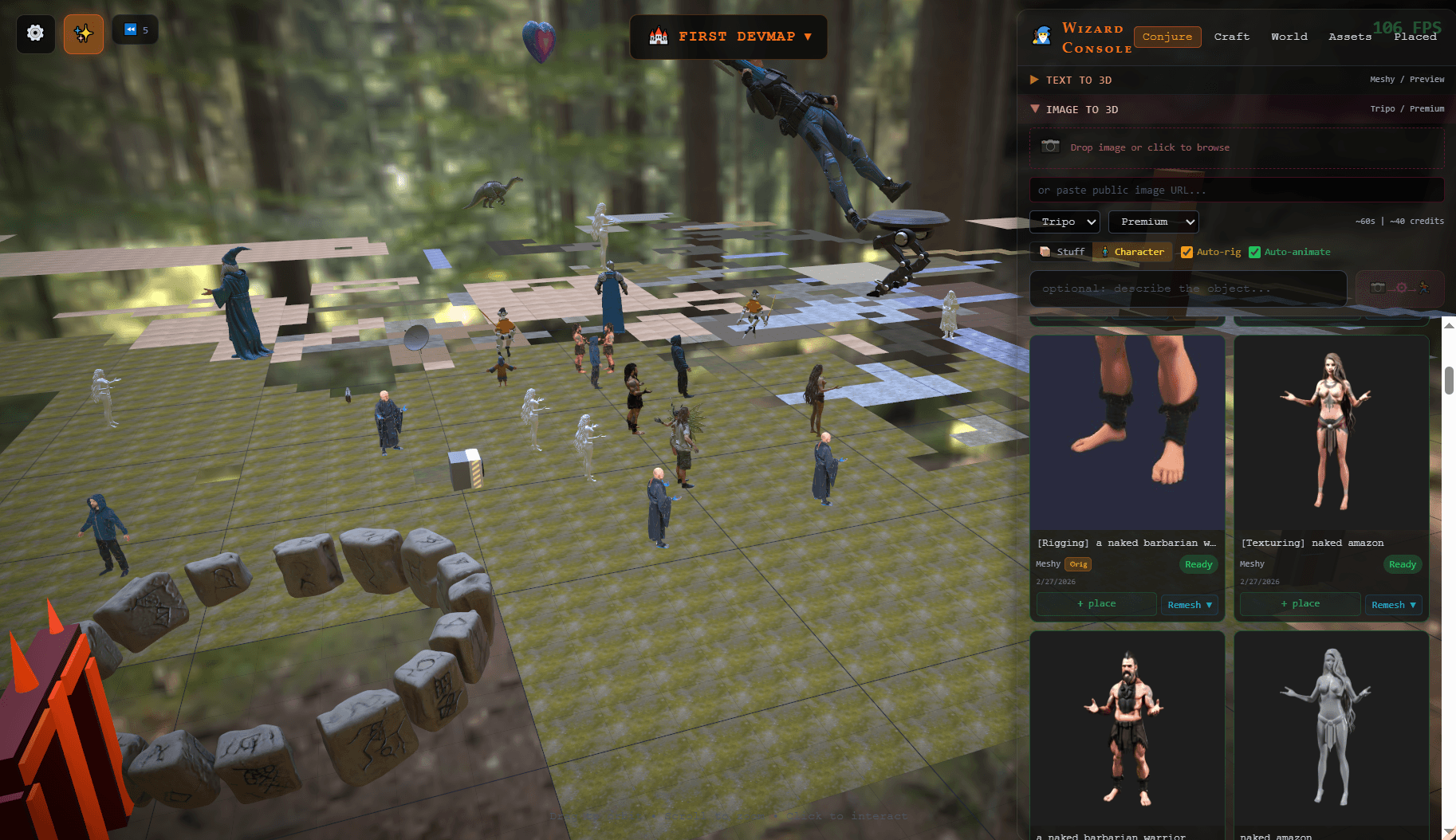The image size is (1456, 840).
Task: Open the Tripo provider dropdown
Action: [x=1064, y=222]
